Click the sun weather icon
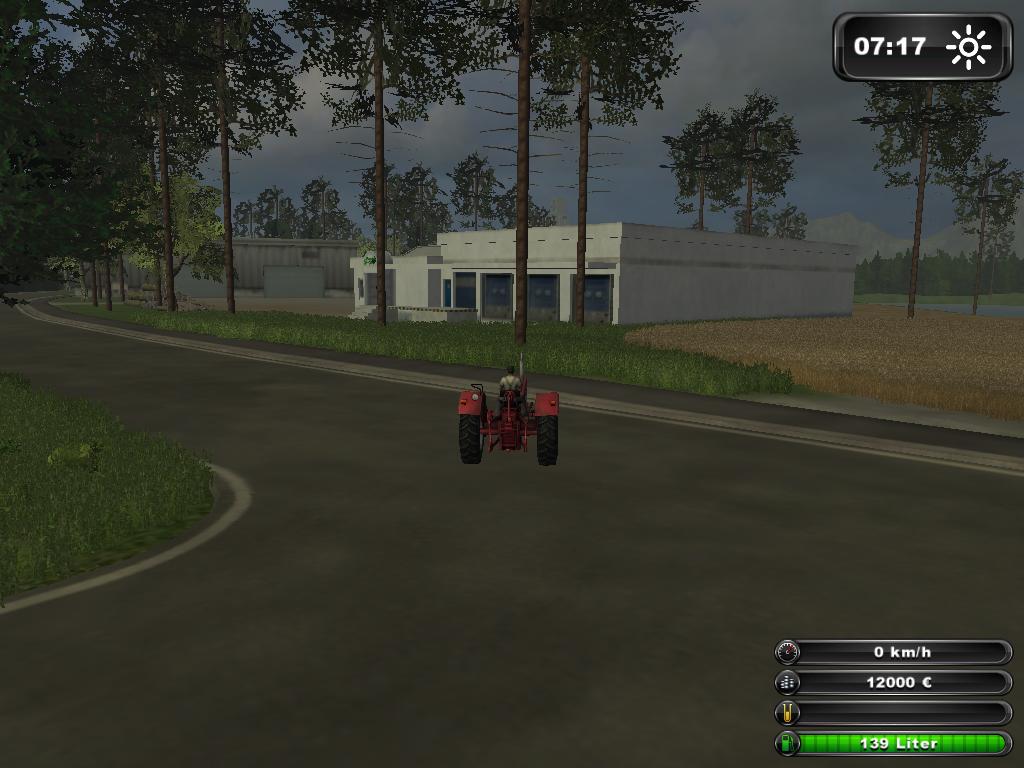This screenshot has width=1024, height=768. click(x=967, y=47)
